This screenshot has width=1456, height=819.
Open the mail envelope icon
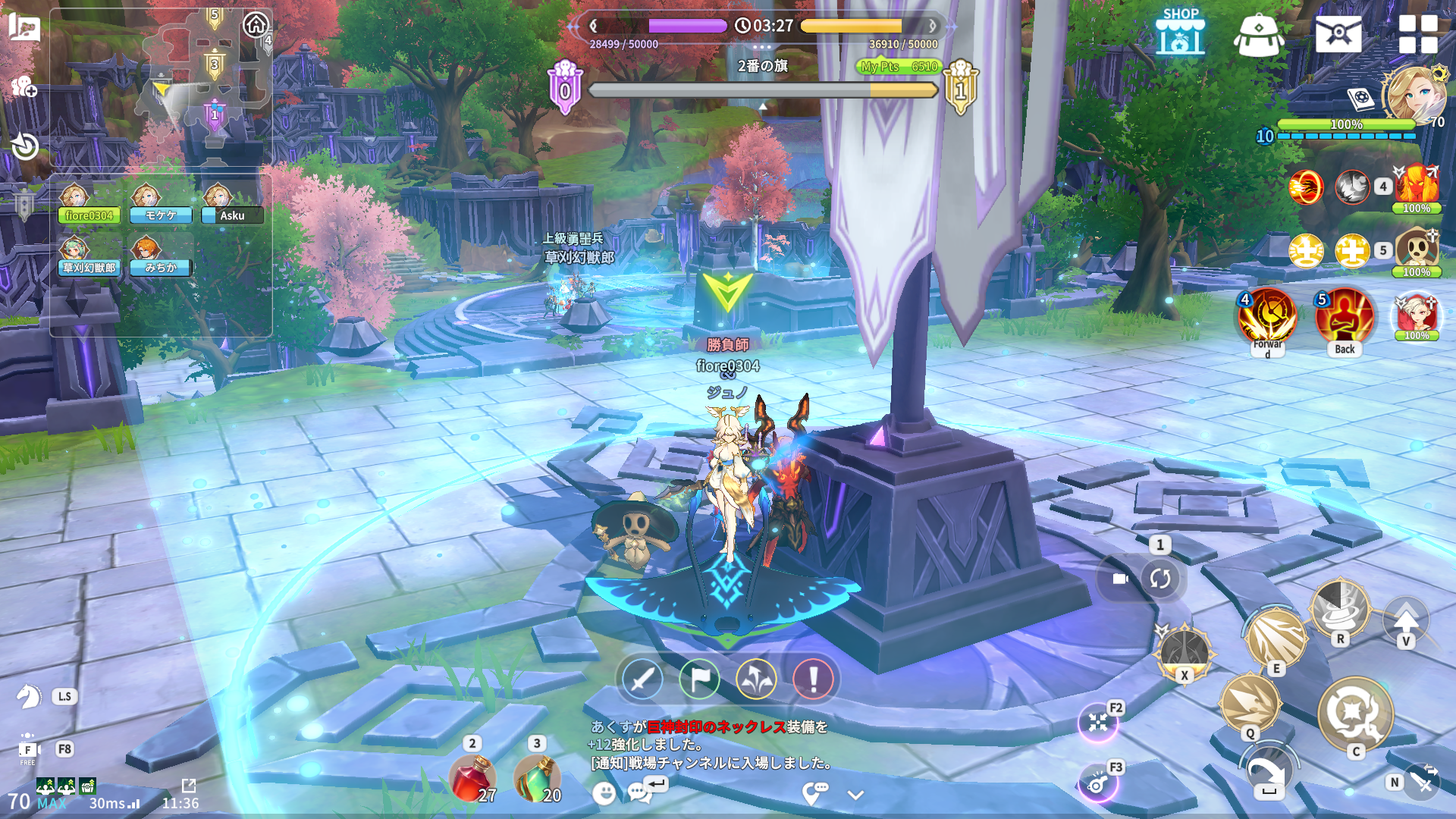pos(1338,34)
